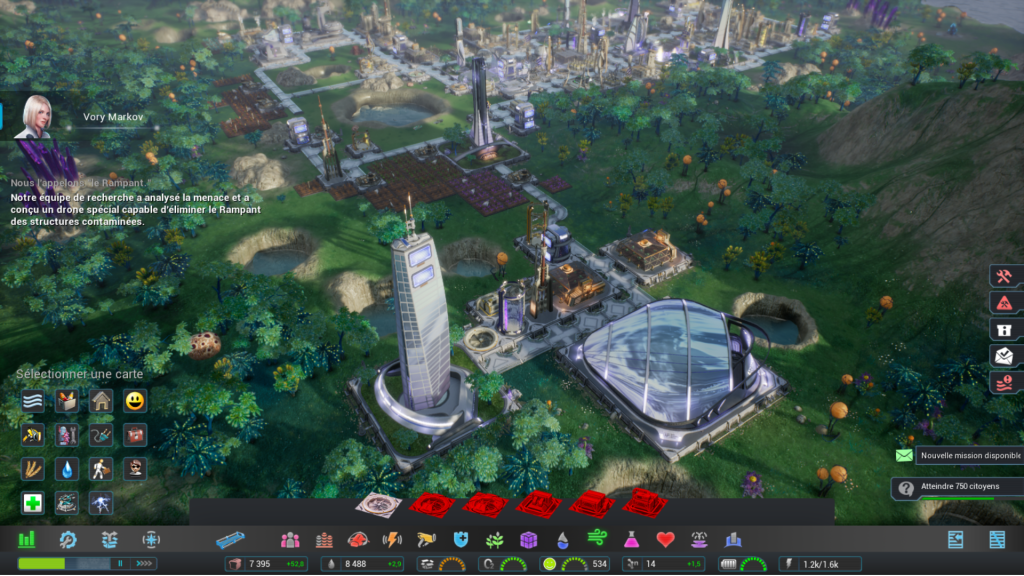This screenshot has width=1024, height=576.
Task: Select the red briefcase map overlay
Action: [x=135, y=435]
